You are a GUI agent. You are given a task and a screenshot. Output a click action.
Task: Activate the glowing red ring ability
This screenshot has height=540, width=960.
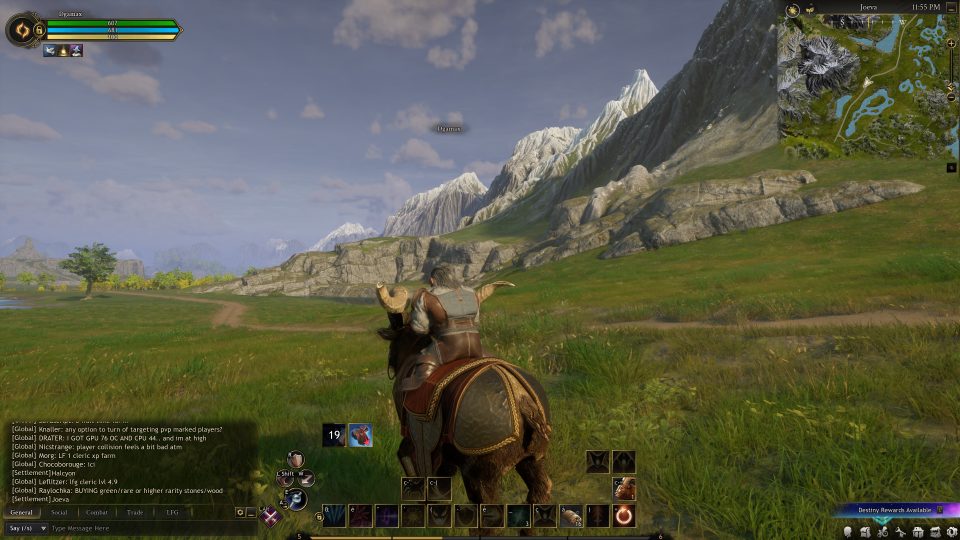(624, 516)
